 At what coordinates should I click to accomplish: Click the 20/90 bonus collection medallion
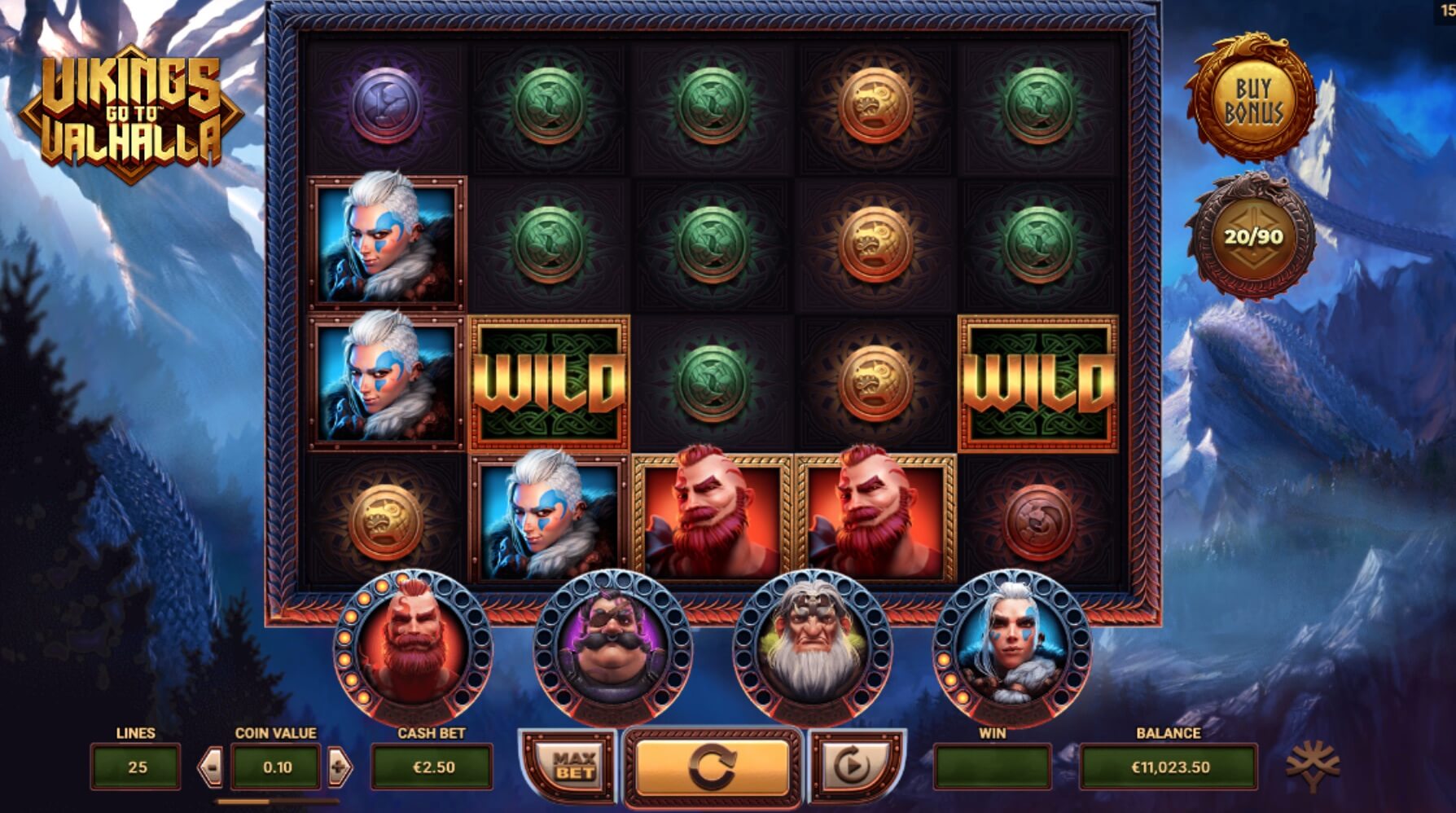point(1252,237)
